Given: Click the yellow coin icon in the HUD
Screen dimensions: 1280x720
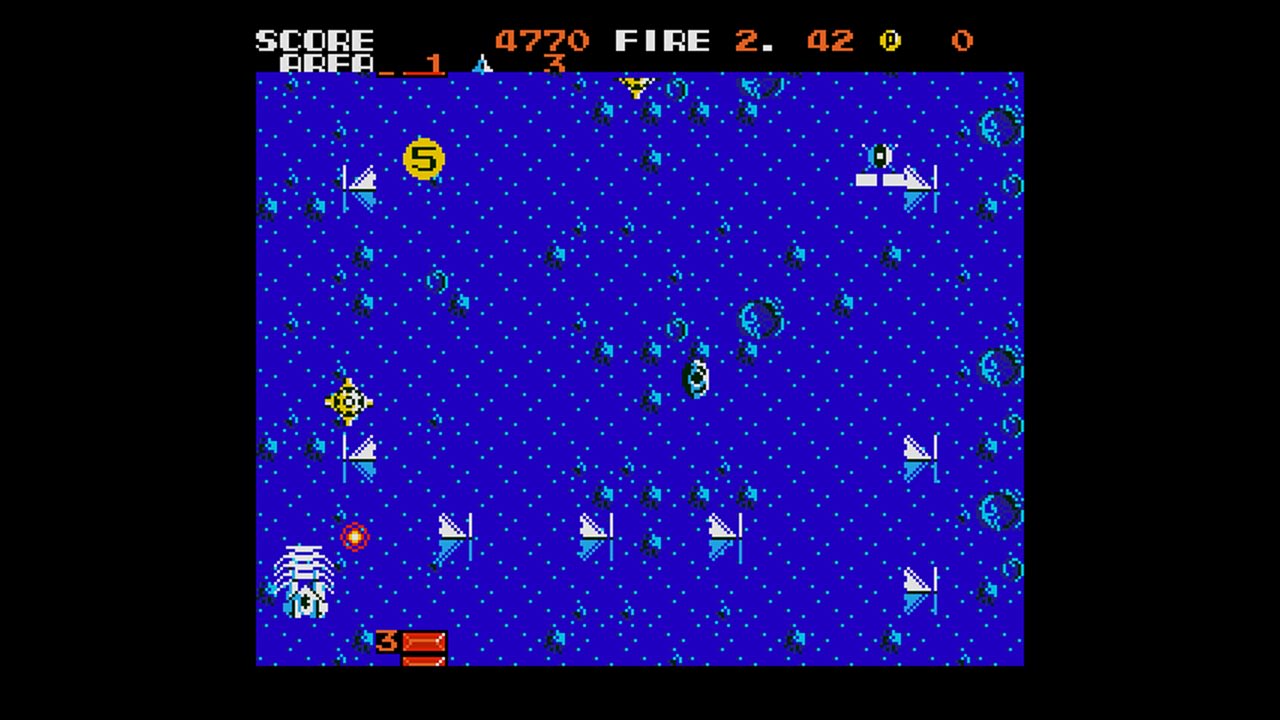Looking at the screenshot, I should click(889, 40).
